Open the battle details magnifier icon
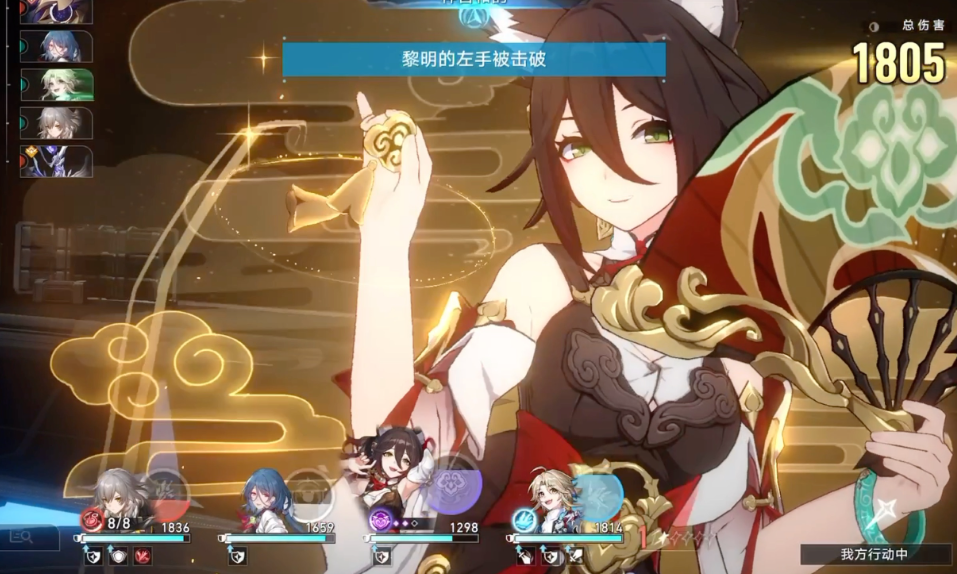Screen dimensions: 957x574 (21, 538)
